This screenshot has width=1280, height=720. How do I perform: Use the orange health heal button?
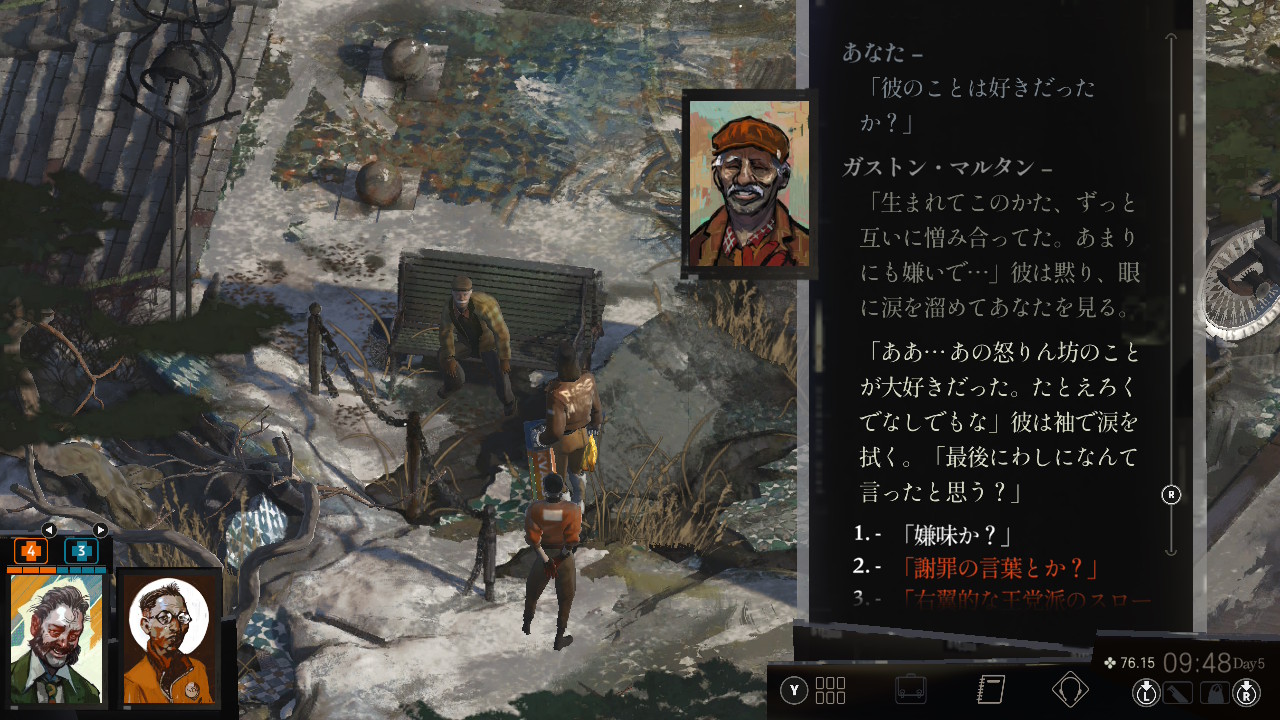[x=31, y=551]
